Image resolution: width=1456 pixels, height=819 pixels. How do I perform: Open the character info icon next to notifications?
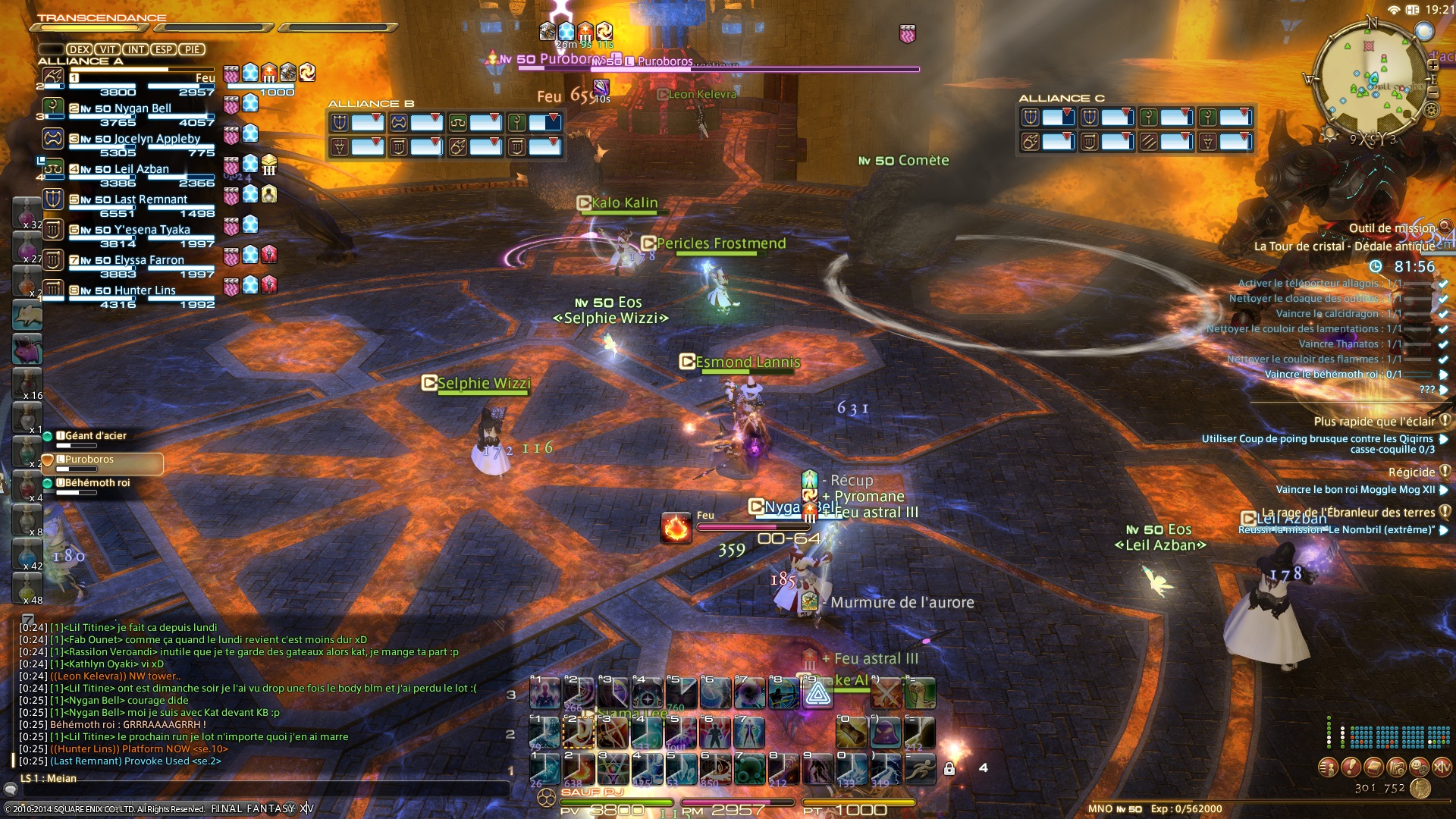tap(1328, 767)
